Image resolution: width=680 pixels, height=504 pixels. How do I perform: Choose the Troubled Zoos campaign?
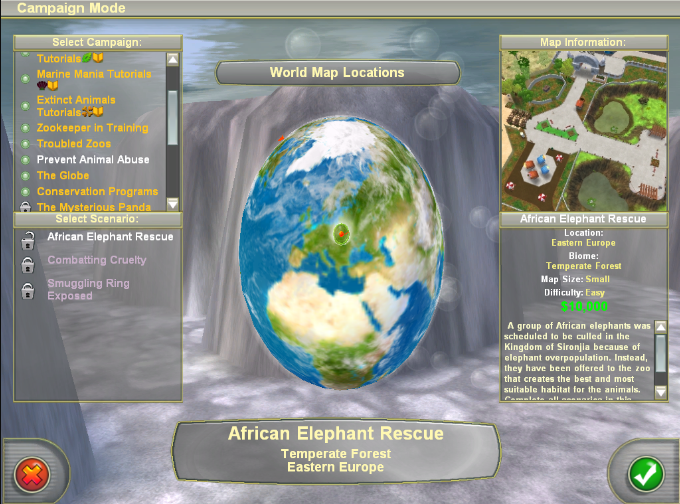(x=74, y=144)
